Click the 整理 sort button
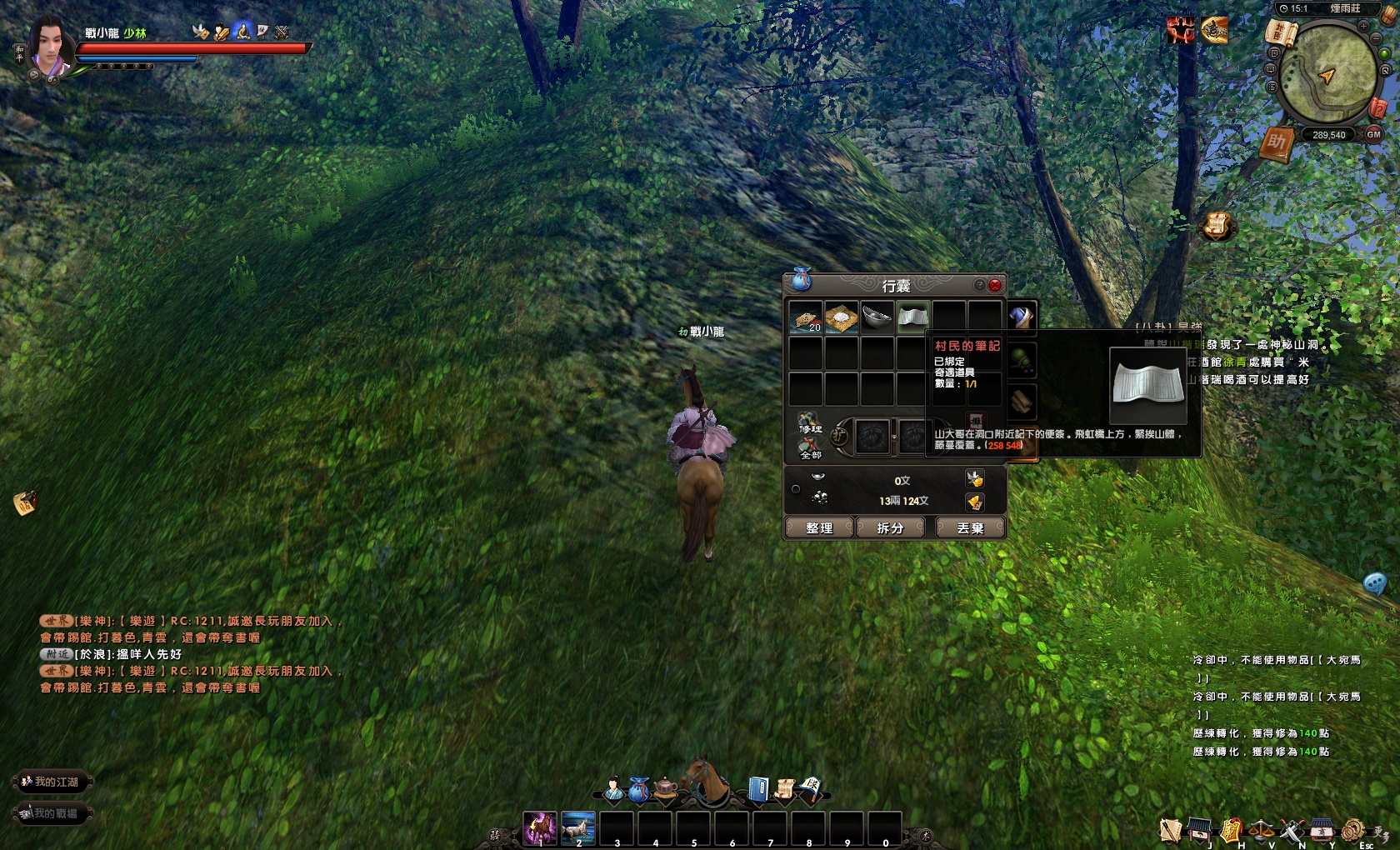Image resolution: width=1400 pixels, height=850 pixels. point(819,528)
